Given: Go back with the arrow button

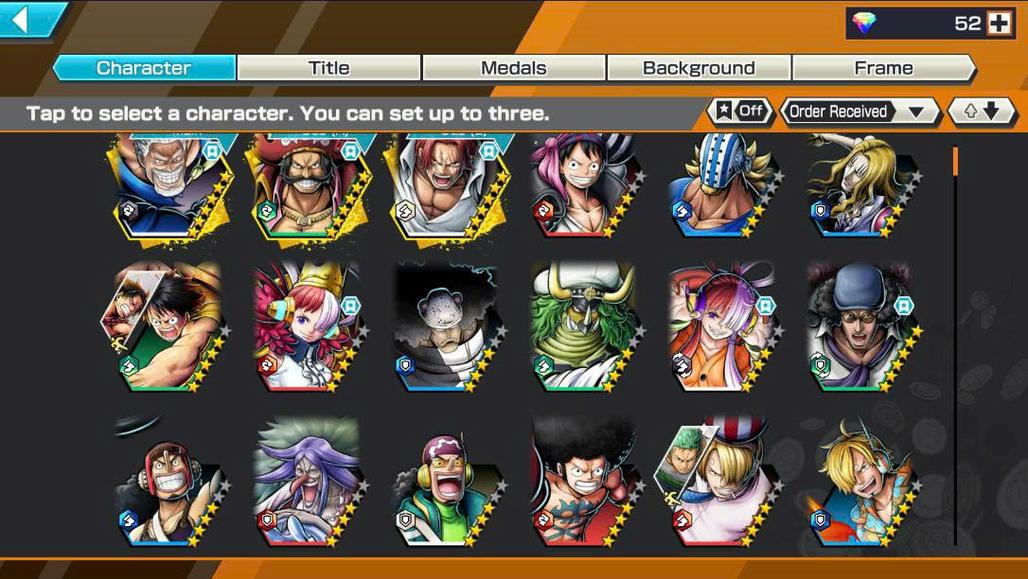Looking at the screenshot, I should (x=28, y=19).
